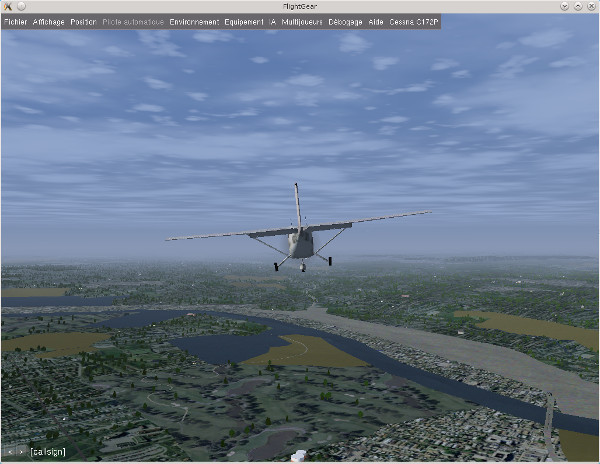Screen dimensions: 600x464
Task: Open the Débogage menu
Action: [x=346, y=21]
